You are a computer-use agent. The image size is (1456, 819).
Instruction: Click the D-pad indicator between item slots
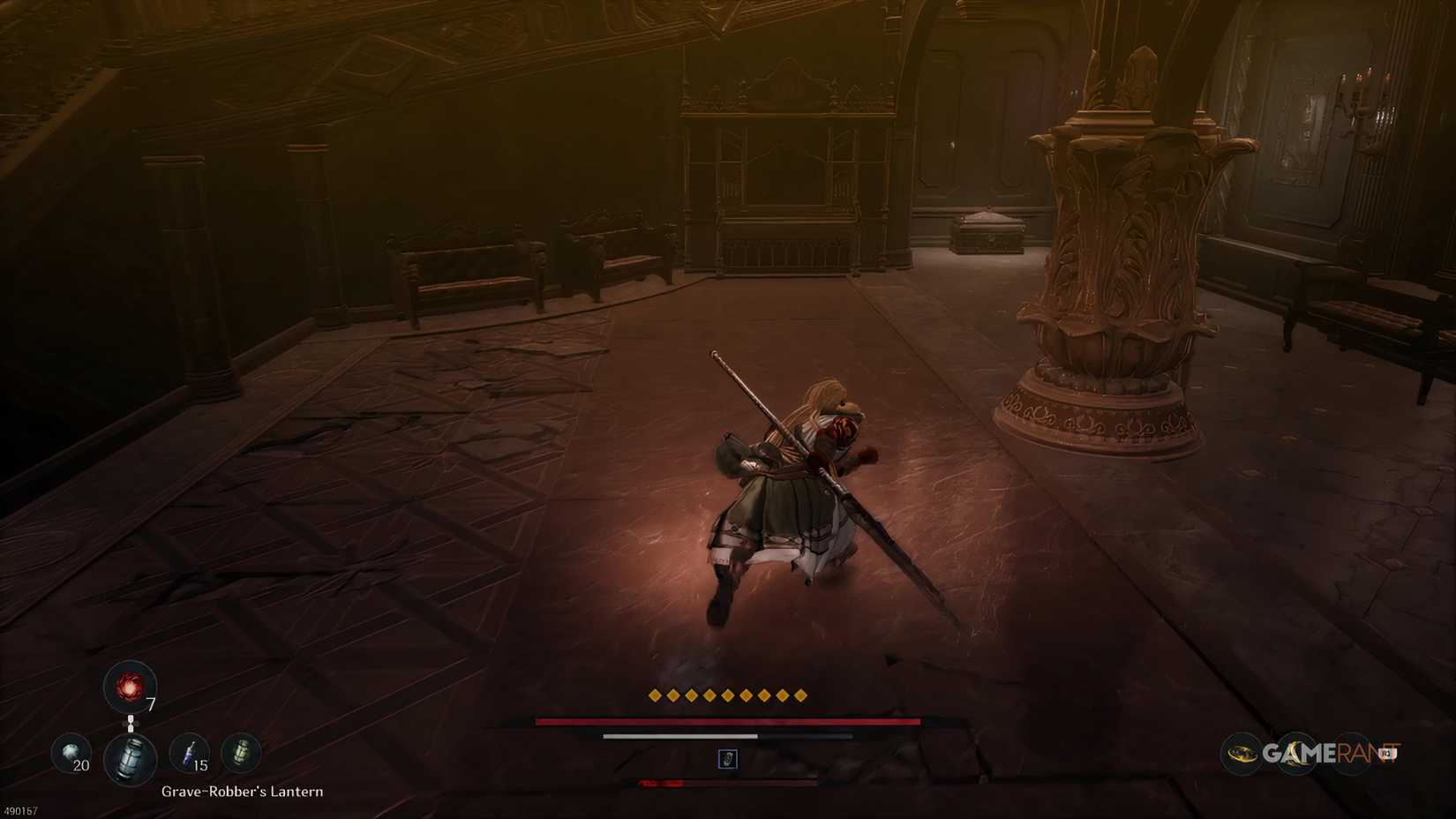click(x=131, y=722)
